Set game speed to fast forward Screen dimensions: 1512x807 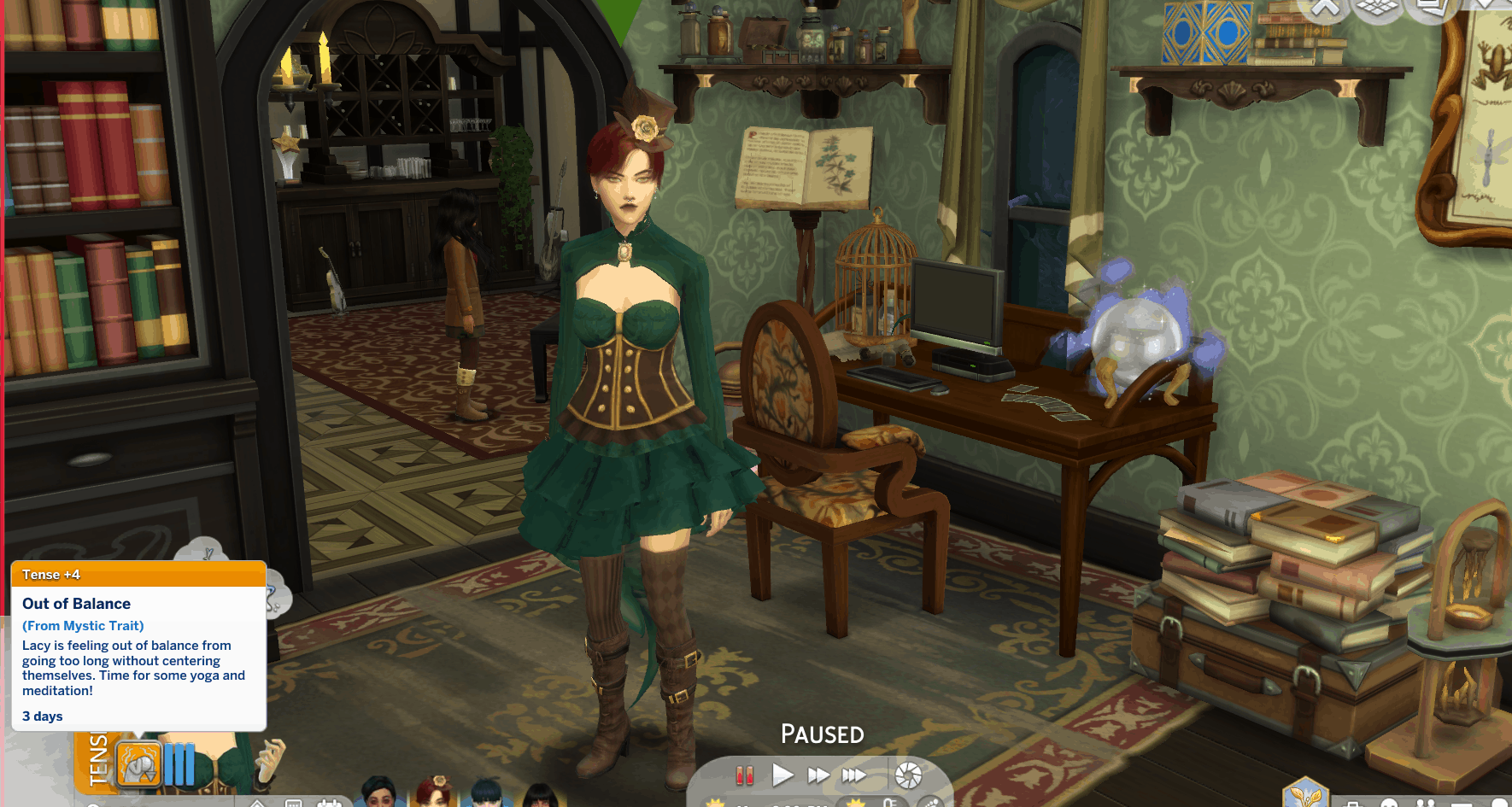click(x=818, y=775)
